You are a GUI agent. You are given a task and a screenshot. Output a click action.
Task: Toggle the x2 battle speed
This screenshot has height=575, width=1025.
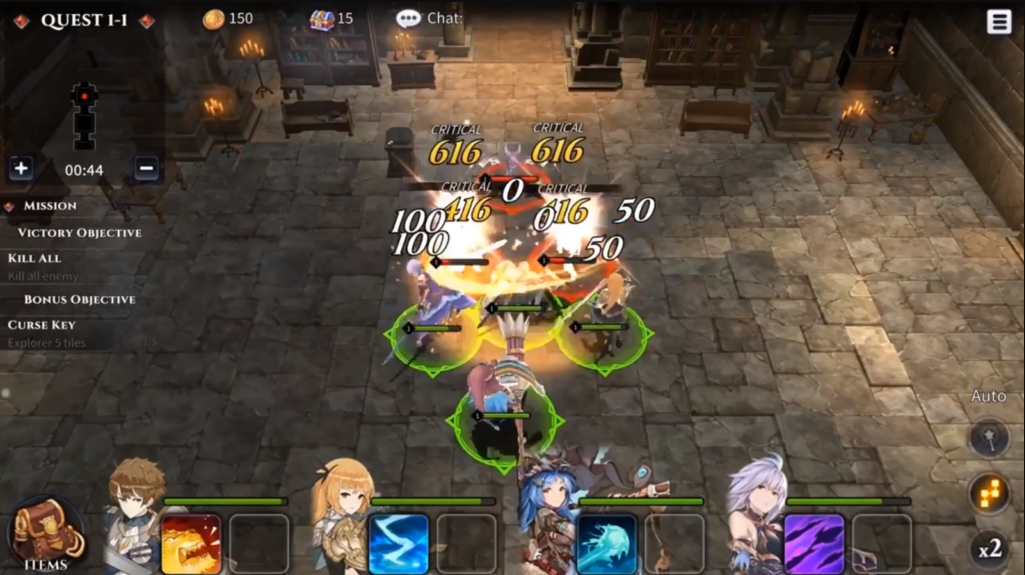coord(989,549)
